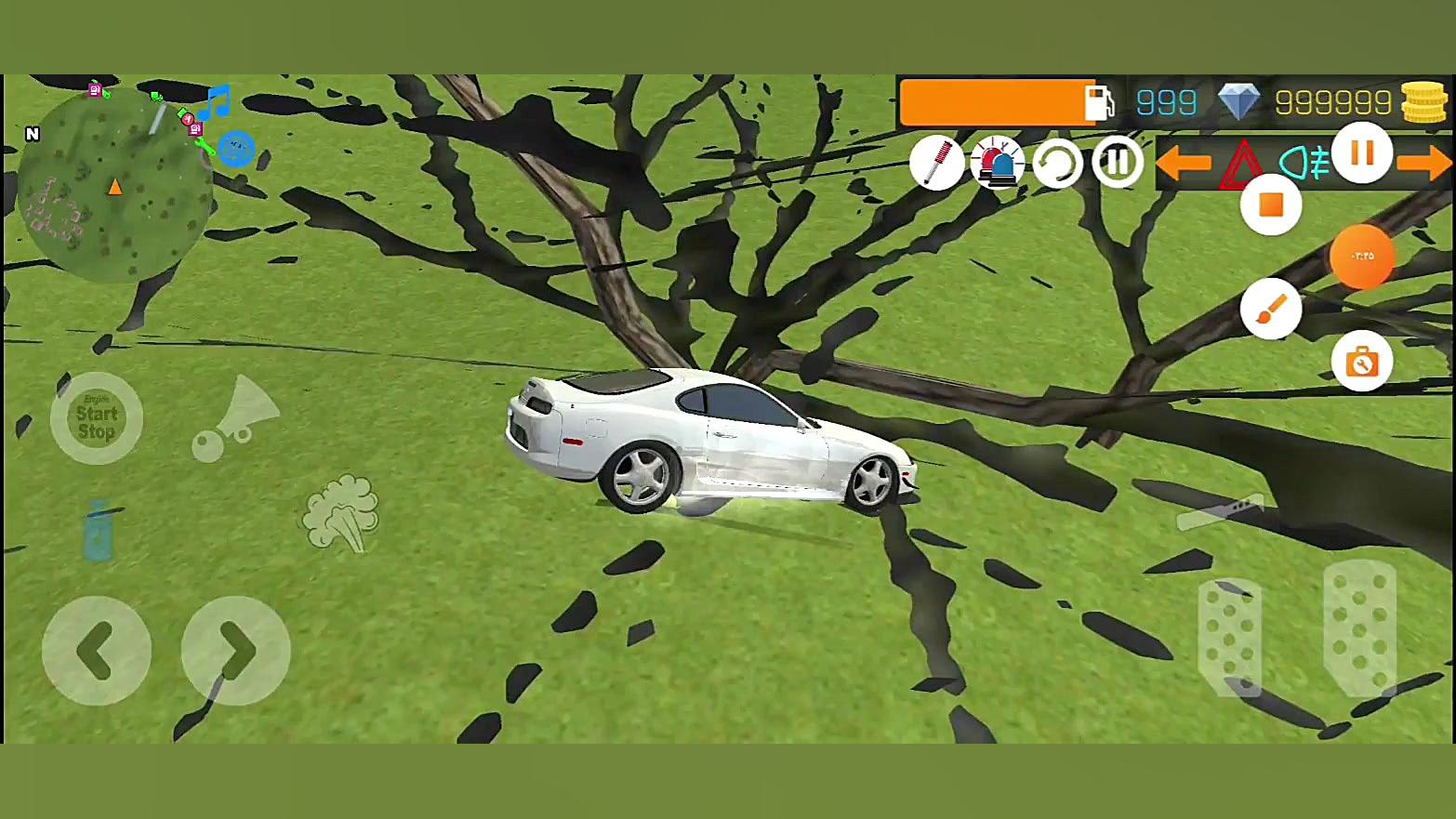Image resolution: width=1456 pixels, height=819 pixels.
Task: Open the suspension shock absorber settings
Action: pyautogui.click(x=936, y=163)
